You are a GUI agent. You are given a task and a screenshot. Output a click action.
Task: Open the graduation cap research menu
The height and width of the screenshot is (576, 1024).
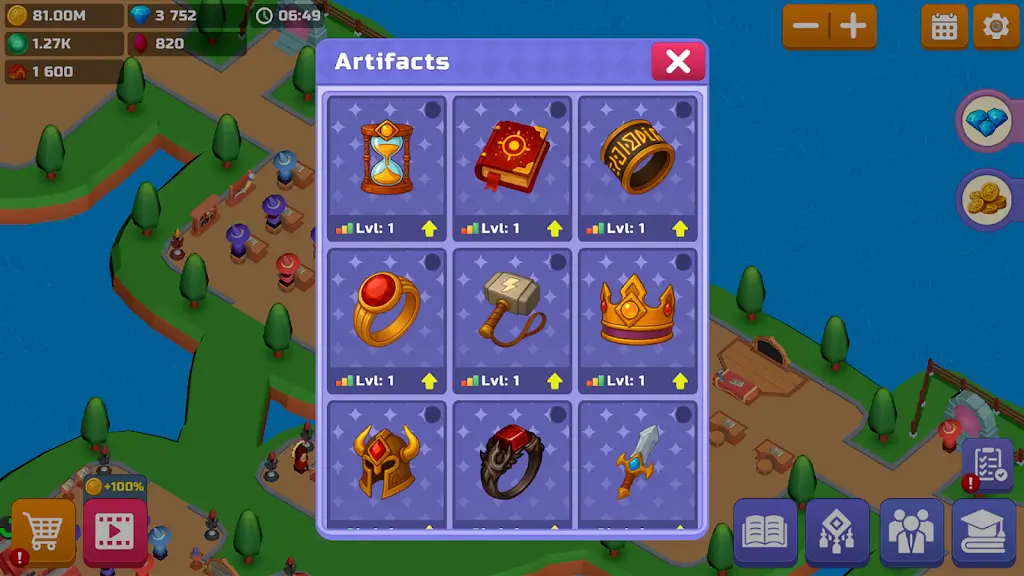pyautogui.click(x=984, y=532)
